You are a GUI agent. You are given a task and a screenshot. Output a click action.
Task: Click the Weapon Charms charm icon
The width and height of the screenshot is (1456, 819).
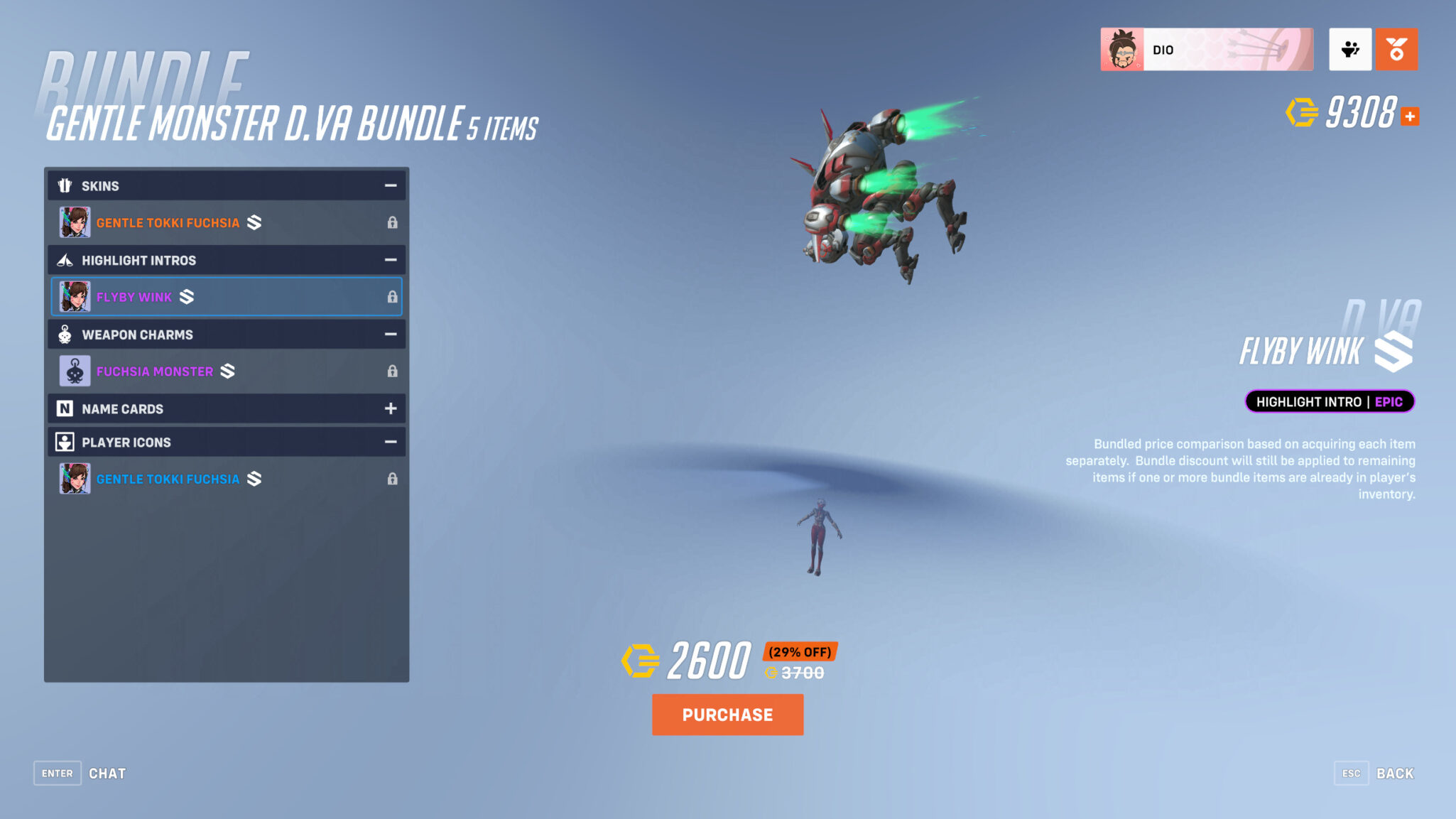tap(65, 334)
